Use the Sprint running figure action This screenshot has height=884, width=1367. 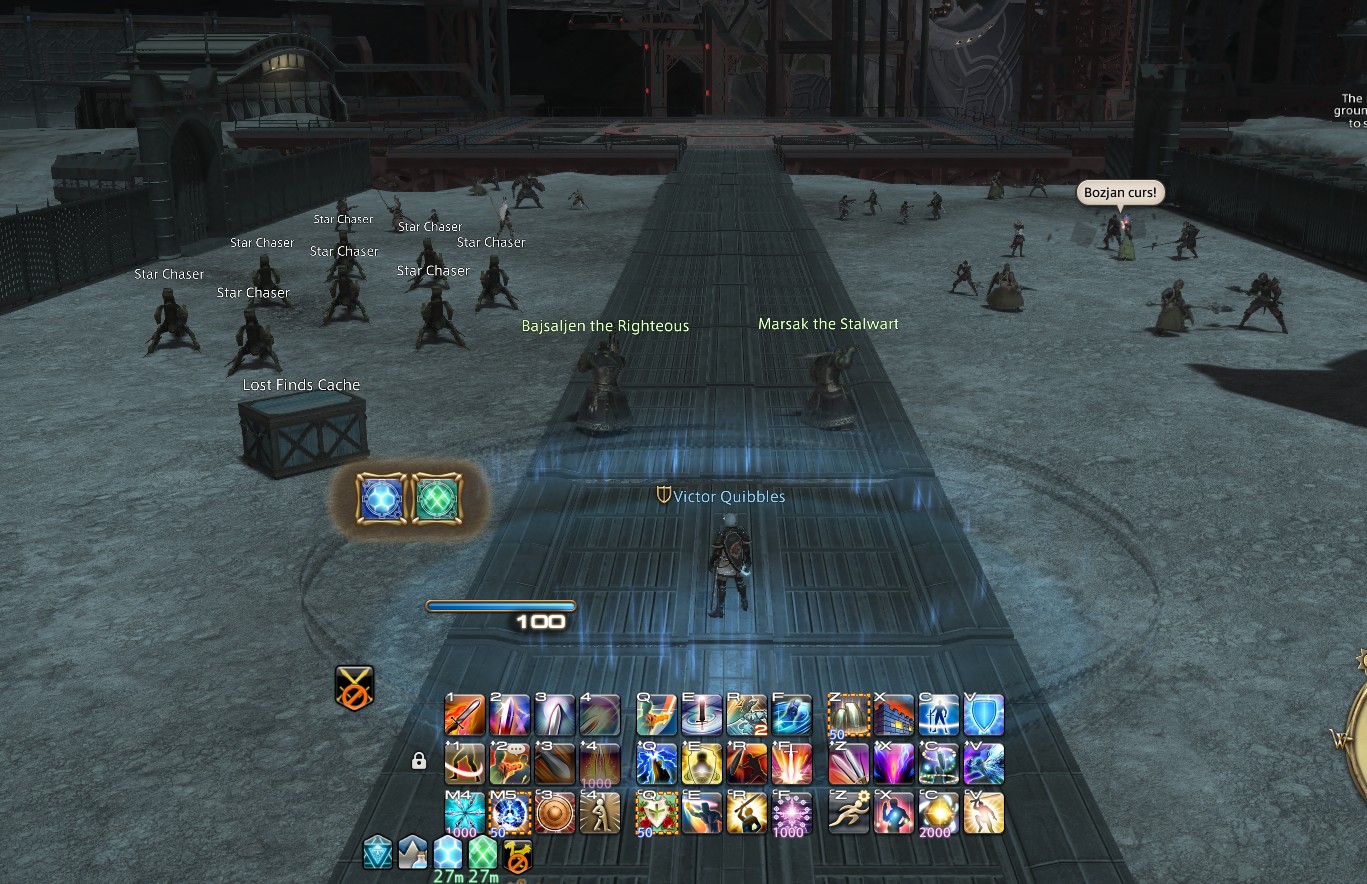(849, 812)
